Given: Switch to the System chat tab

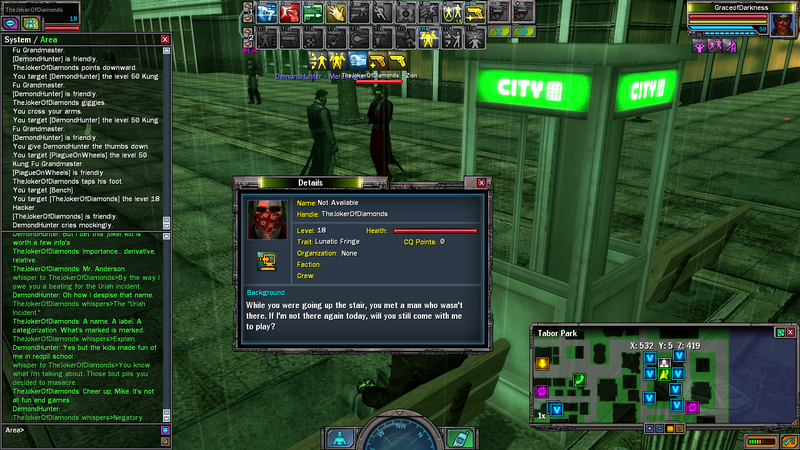Looking at the screenshot, I should [15, 40].
